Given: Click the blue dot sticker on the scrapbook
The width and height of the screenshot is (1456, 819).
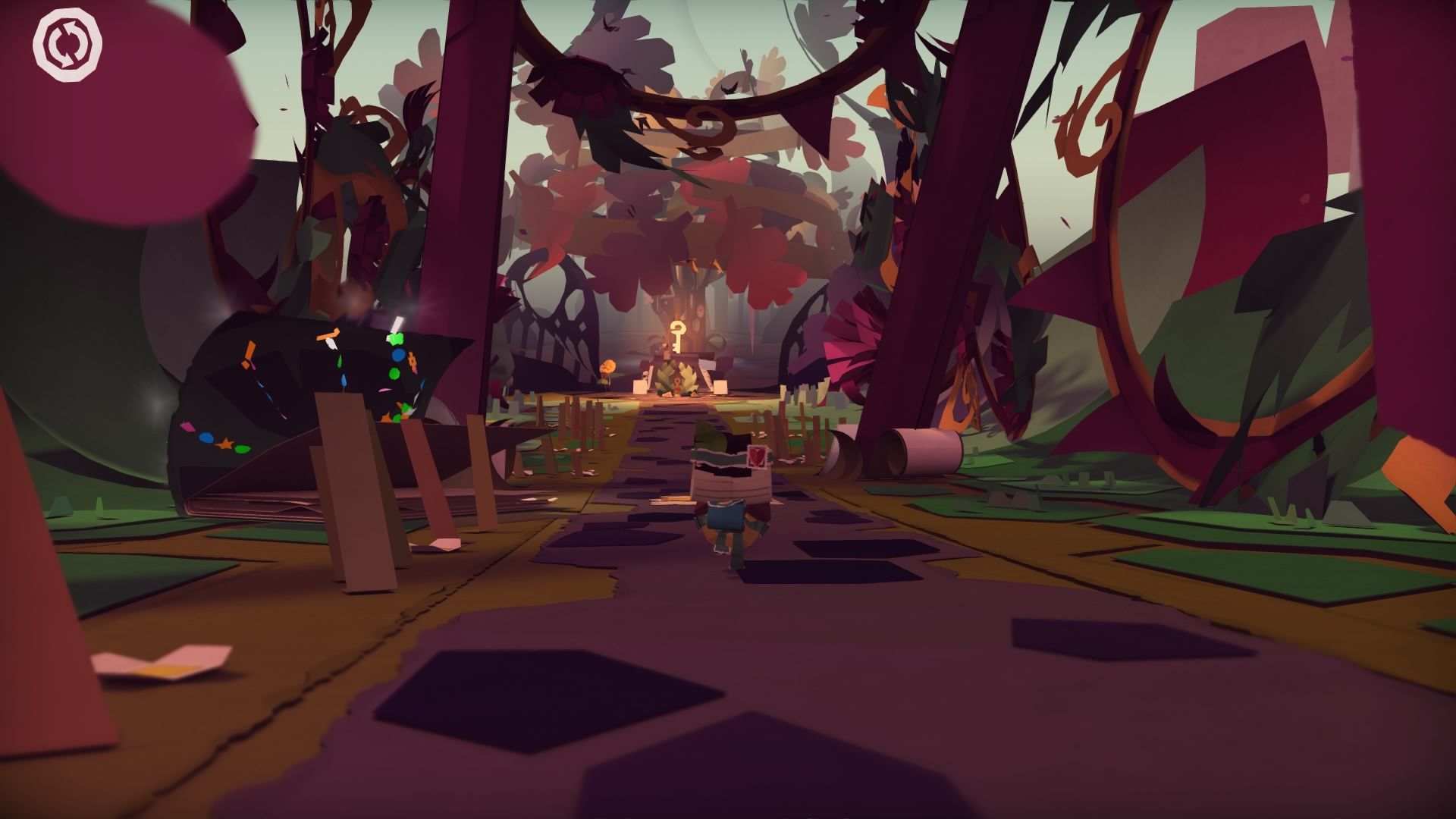Looking at the screenshot, I should click(x=398, y=355).
